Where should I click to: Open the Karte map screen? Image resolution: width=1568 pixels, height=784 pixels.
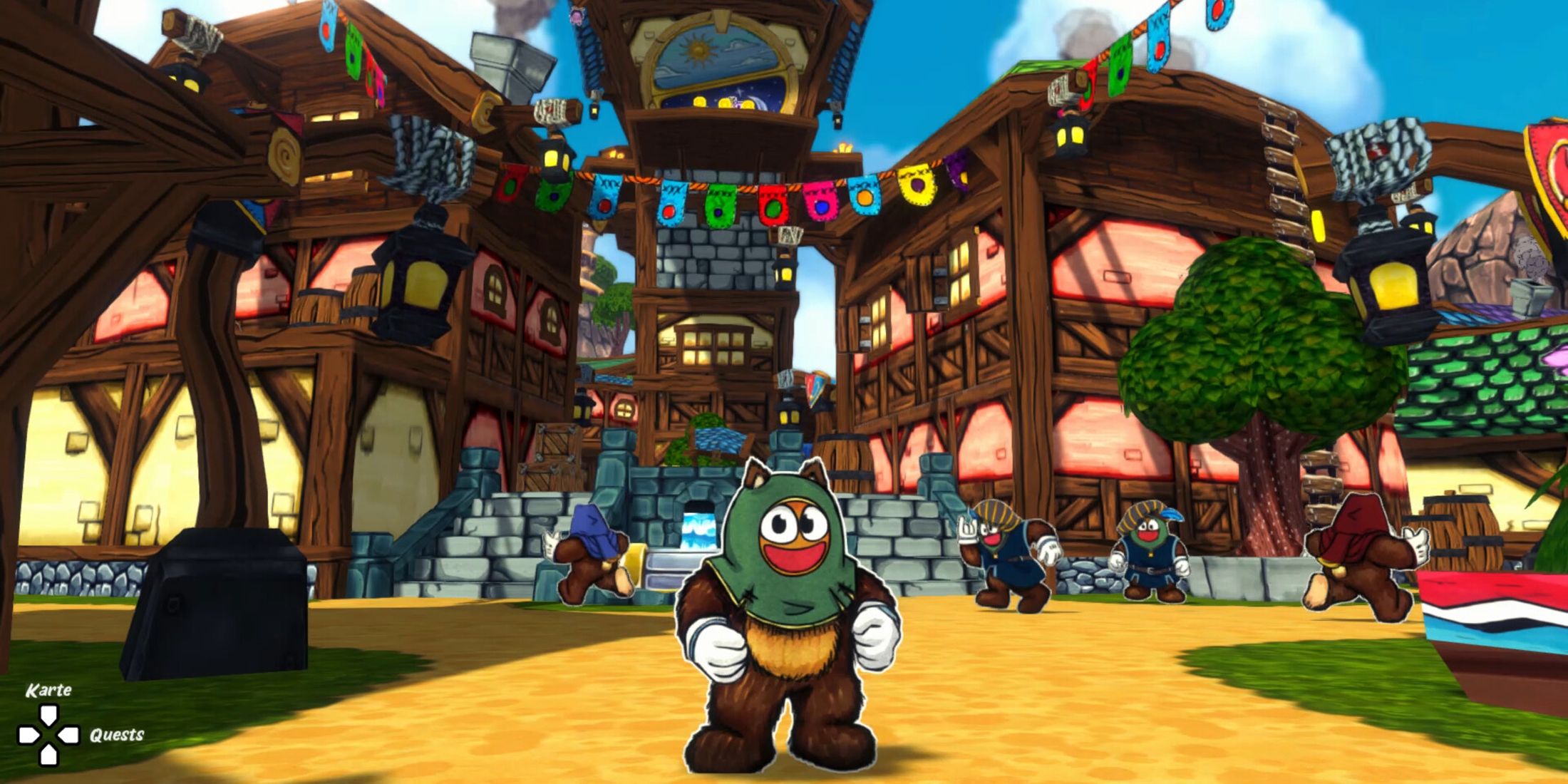click(48, 690)
